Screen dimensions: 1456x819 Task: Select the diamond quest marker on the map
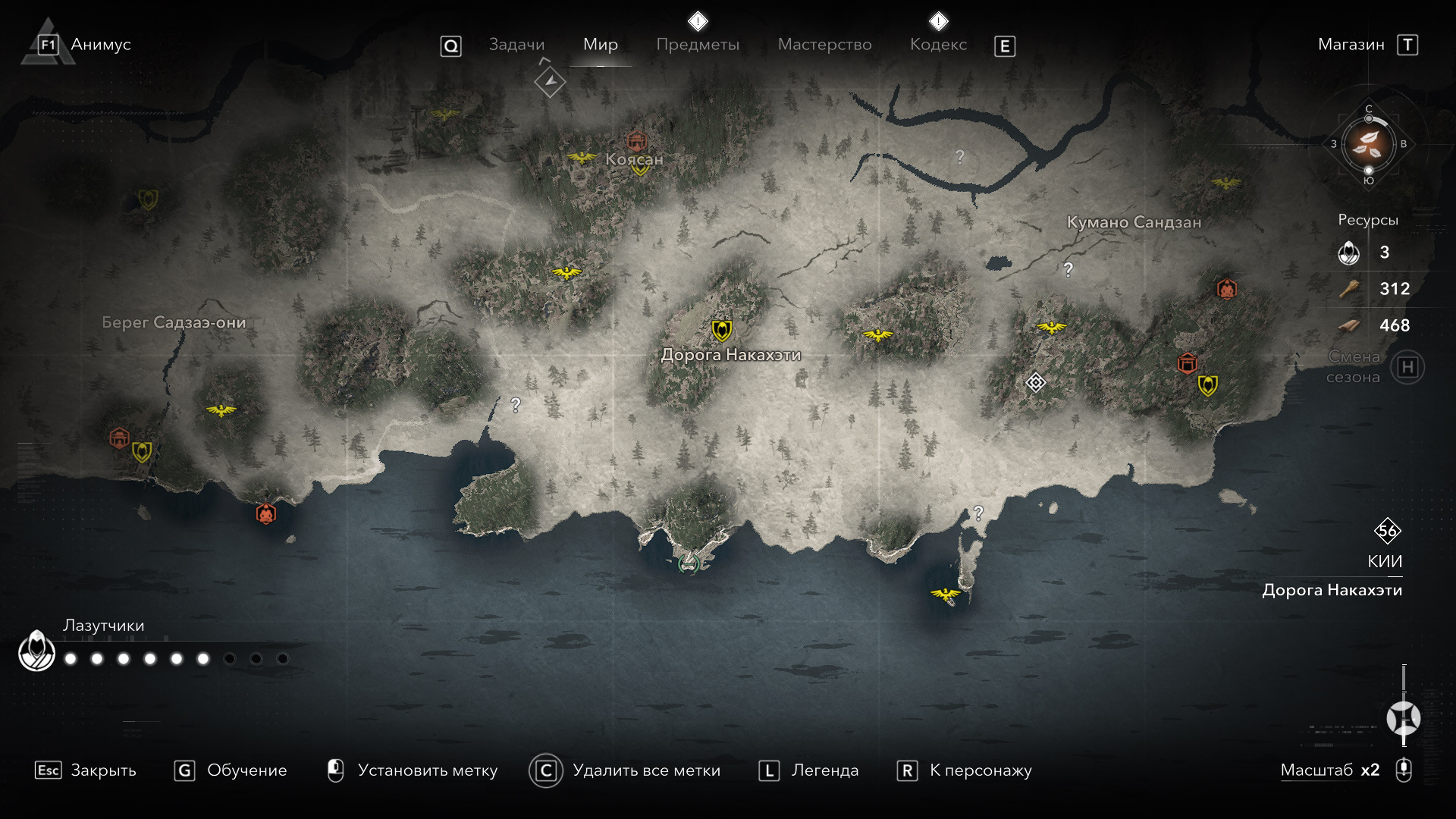point(1035,382)
